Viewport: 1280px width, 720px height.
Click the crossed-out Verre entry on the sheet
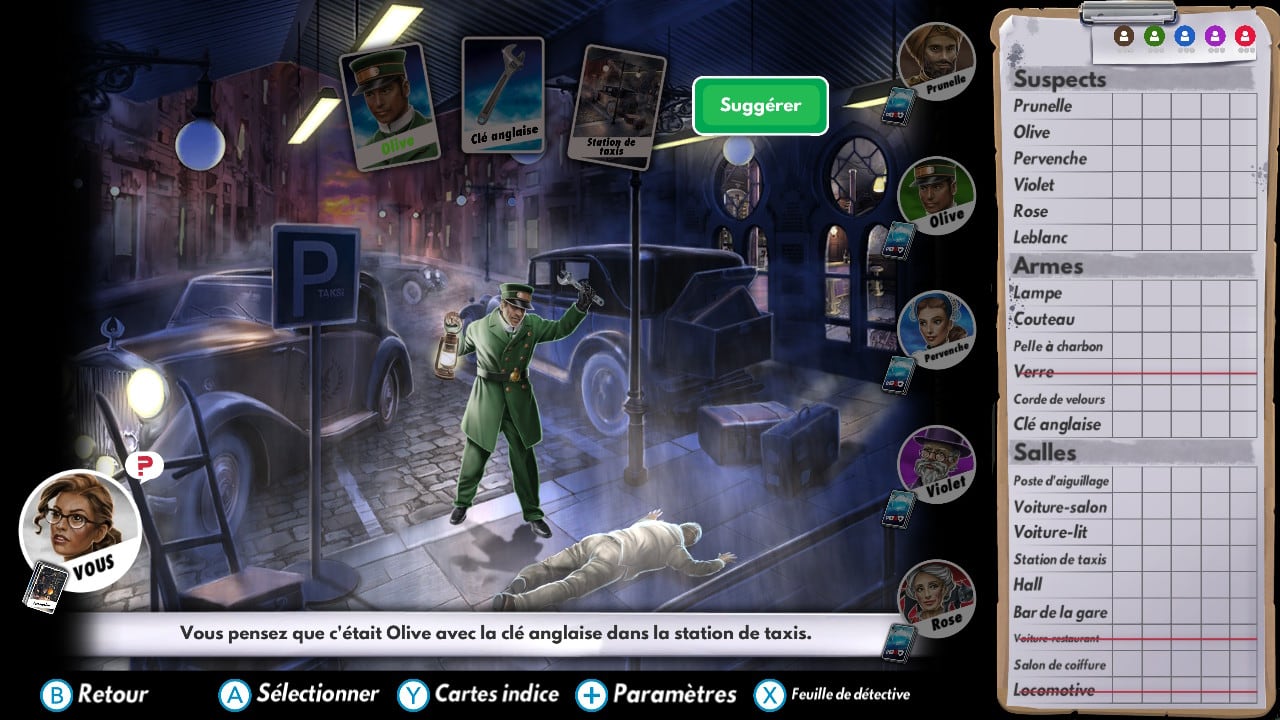coord(1035,372)
